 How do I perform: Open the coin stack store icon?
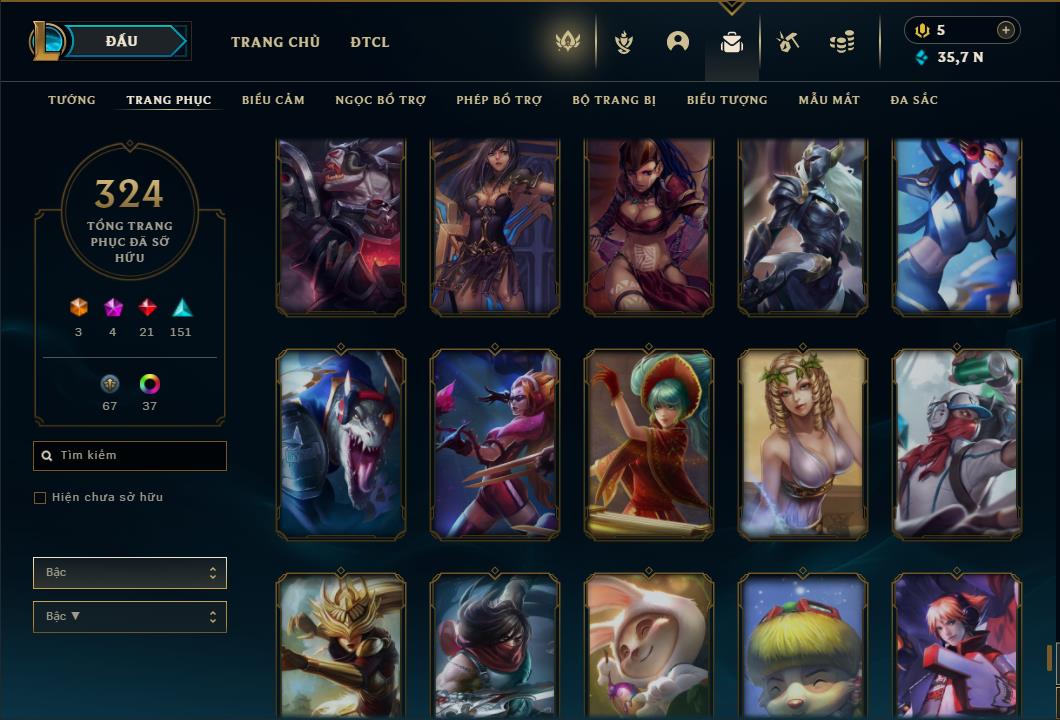pos(842,42)
